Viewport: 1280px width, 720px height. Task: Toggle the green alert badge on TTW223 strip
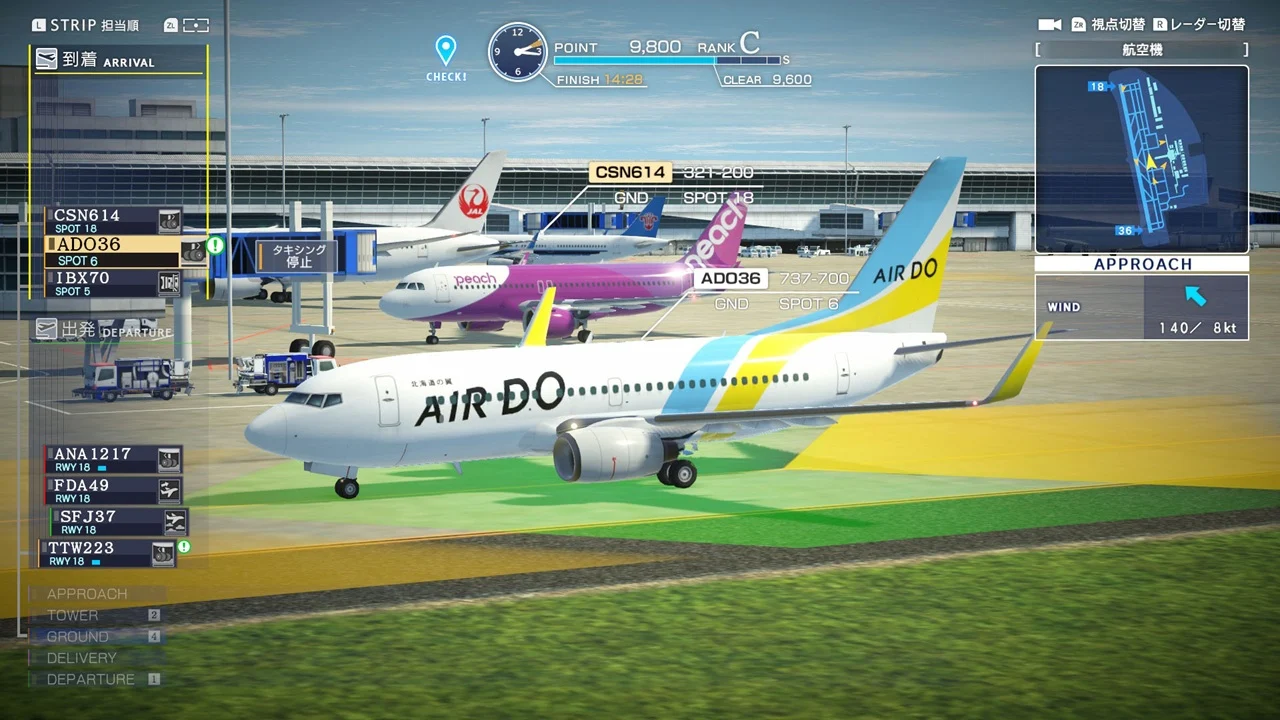[184, 547]
